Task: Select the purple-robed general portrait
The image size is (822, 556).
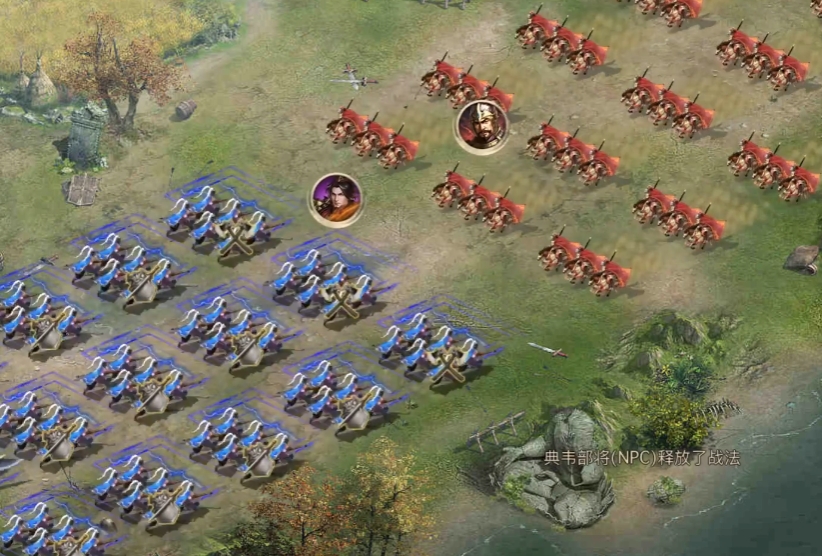Action: point(336,199)
